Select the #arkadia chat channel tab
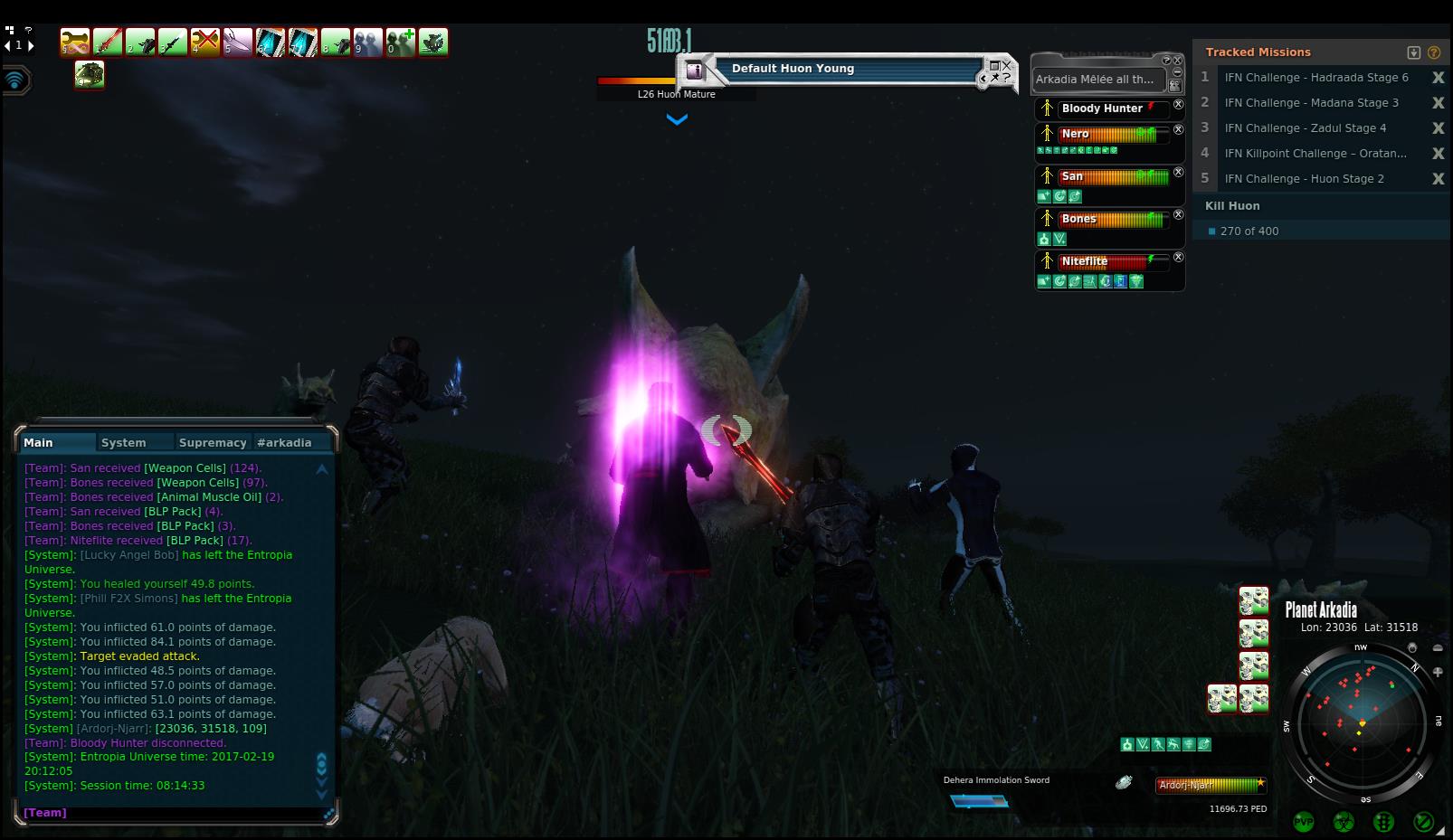Viewport: 1453px width, 840px height. coord(284,443)
